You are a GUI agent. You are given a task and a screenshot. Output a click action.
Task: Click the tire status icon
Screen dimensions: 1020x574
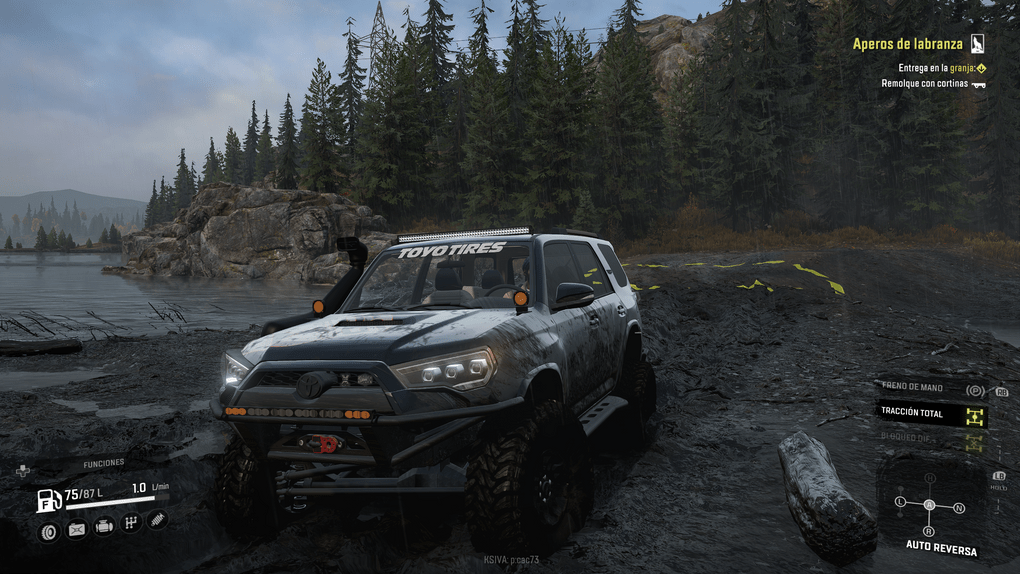click(47, 531)
